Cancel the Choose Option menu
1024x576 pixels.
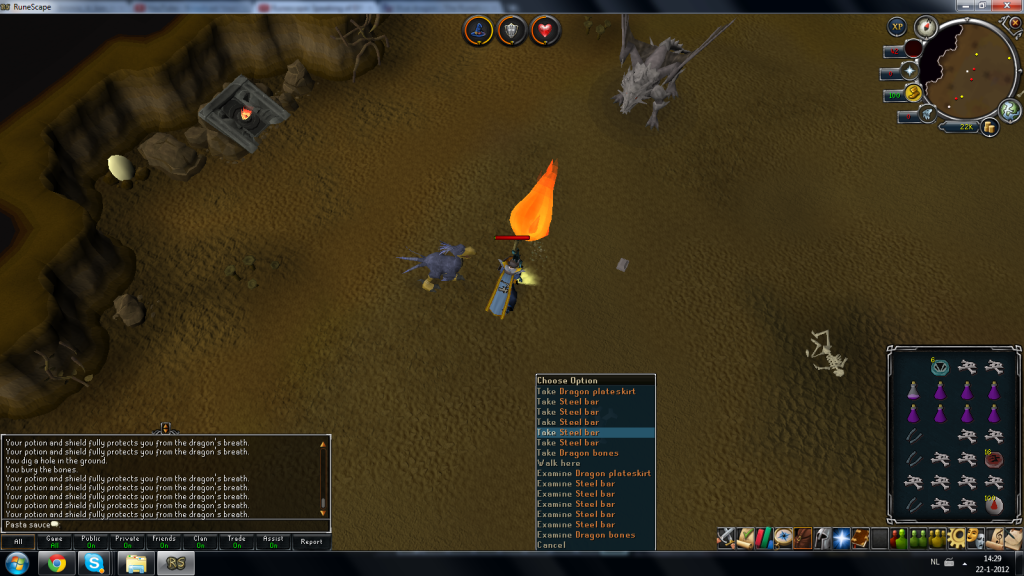(x=551, y=545)
